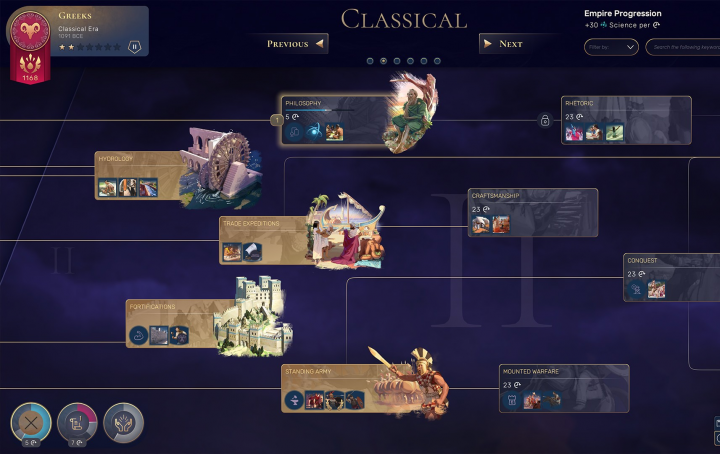Click the second era page dot

[384, 61]
